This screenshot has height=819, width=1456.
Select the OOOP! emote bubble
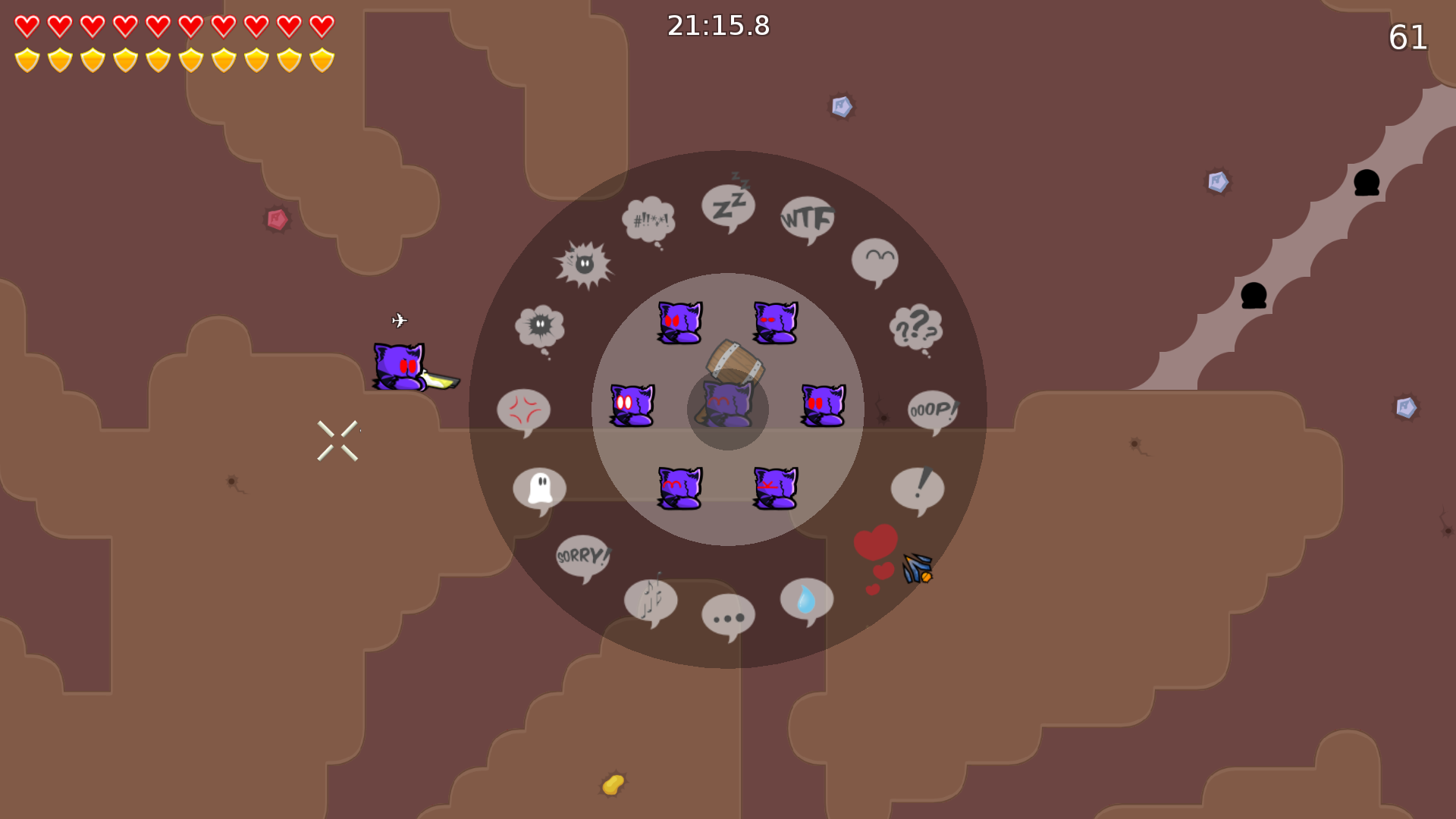coord(932,411)
